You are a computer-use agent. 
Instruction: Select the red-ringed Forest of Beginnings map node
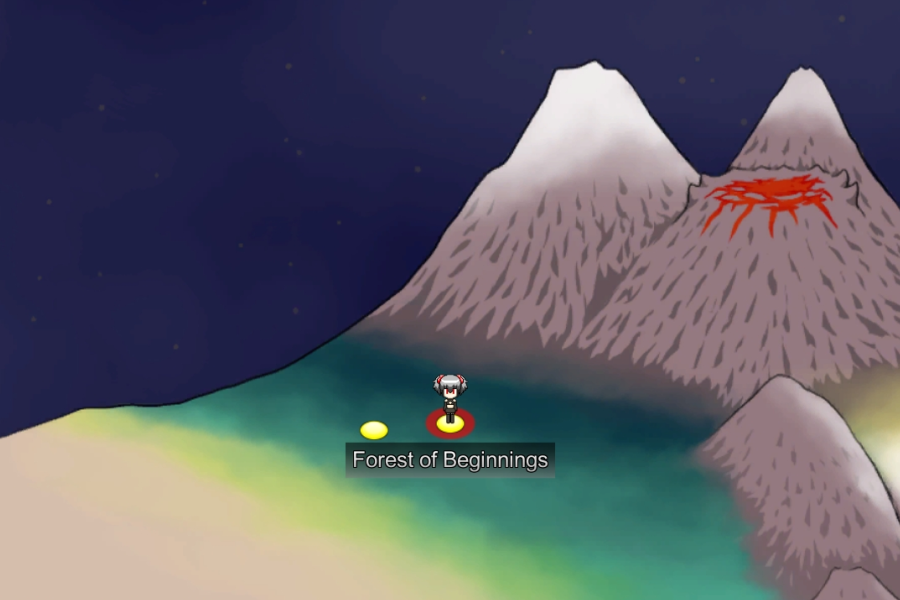coord(450,424)
